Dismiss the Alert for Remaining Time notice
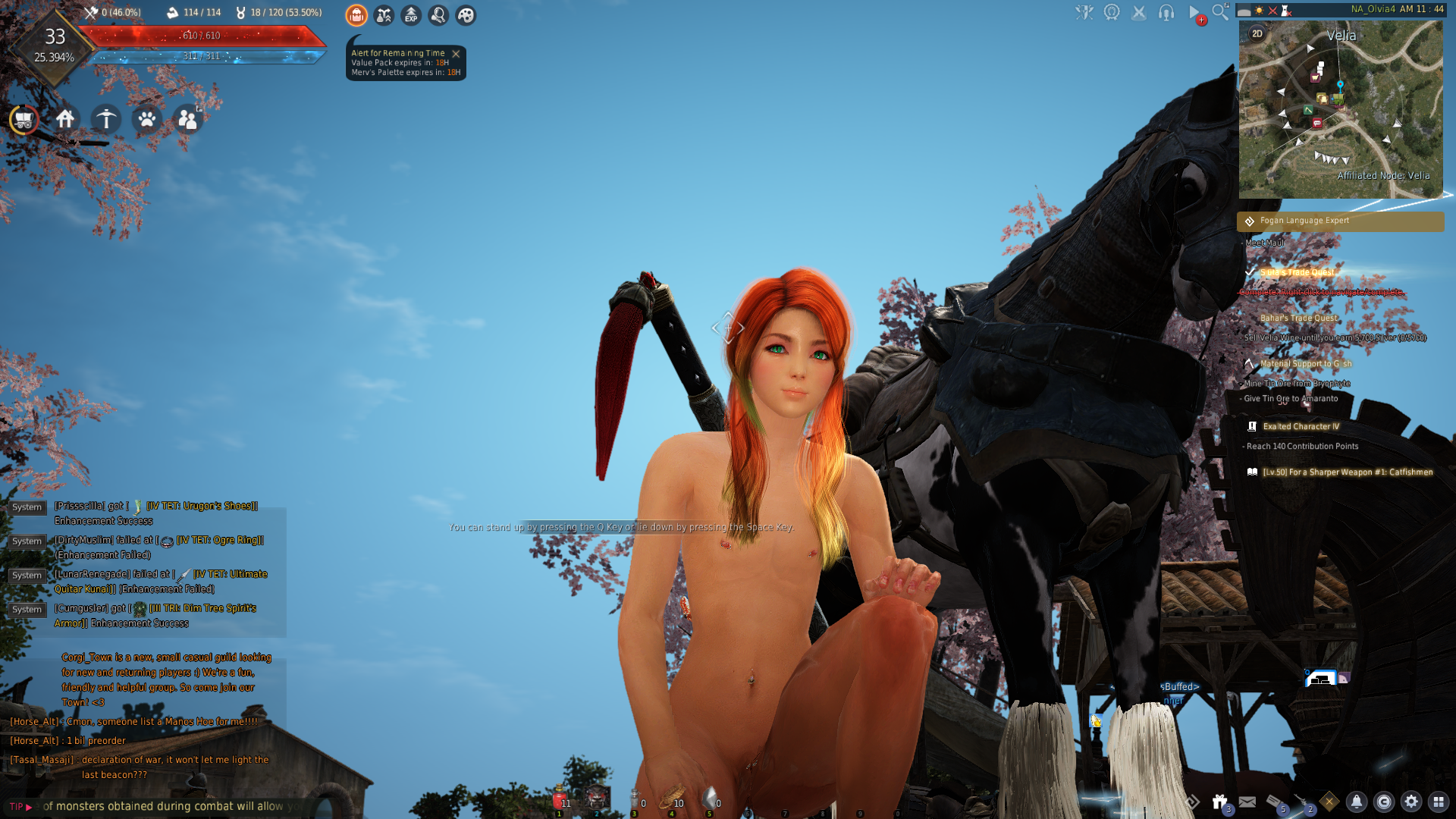1456x819 pixels. click(x=456, y=53)
